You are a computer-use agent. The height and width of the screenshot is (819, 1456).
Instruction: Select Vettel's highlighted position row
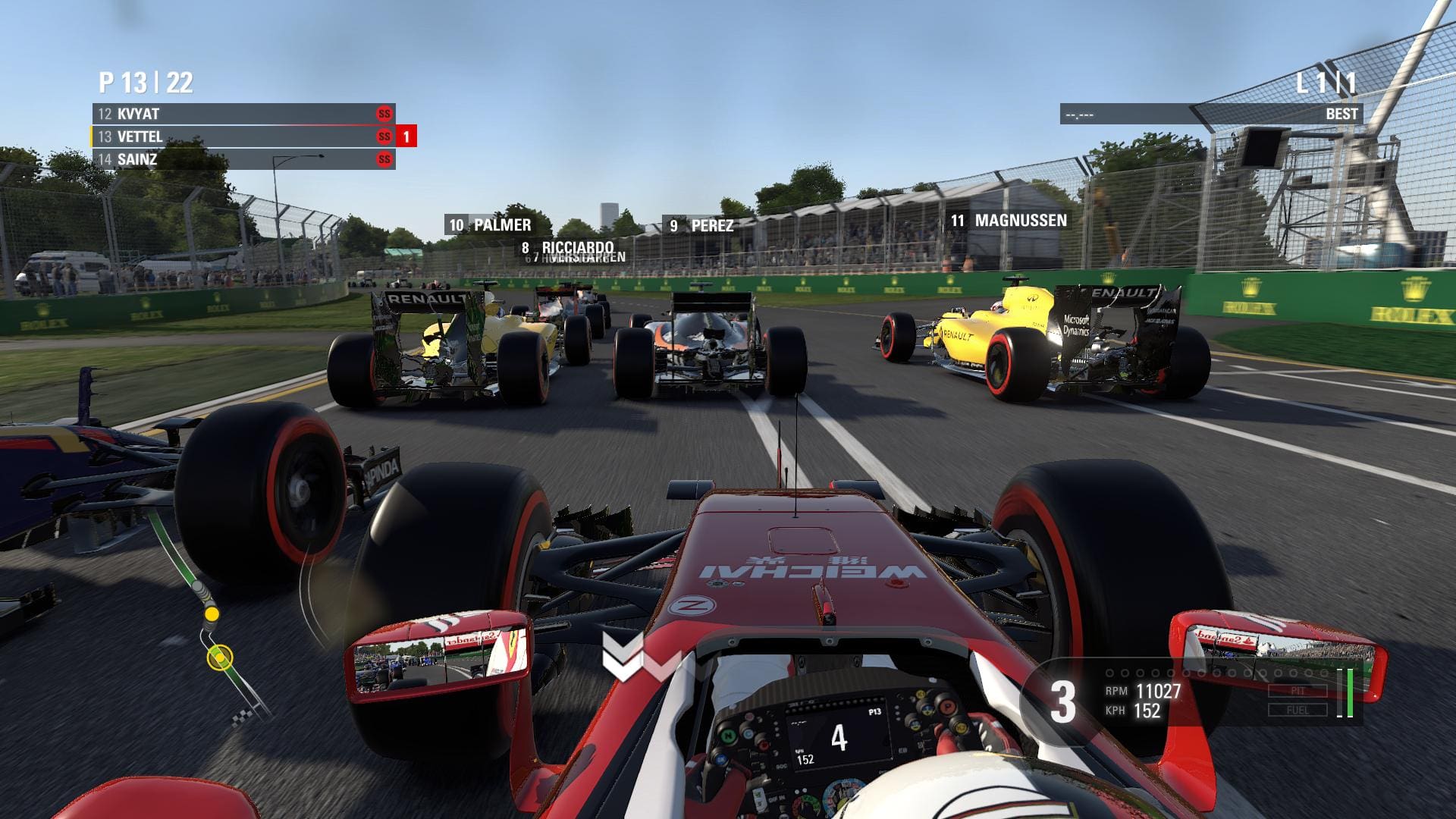click(243, 136)
